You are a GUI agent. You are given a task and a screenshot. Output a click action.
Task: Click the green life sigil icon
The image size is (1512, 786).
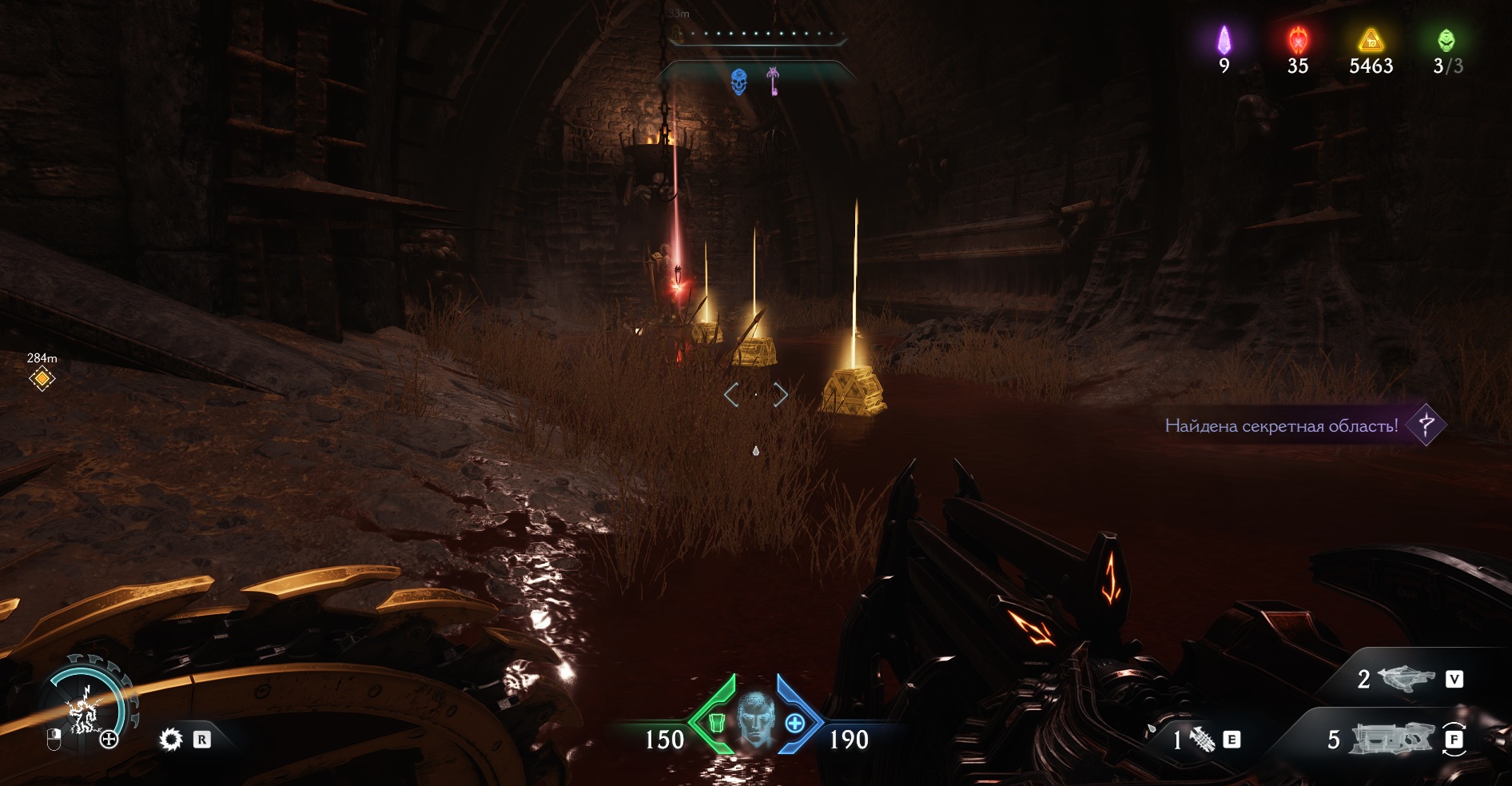point(1446,40)
